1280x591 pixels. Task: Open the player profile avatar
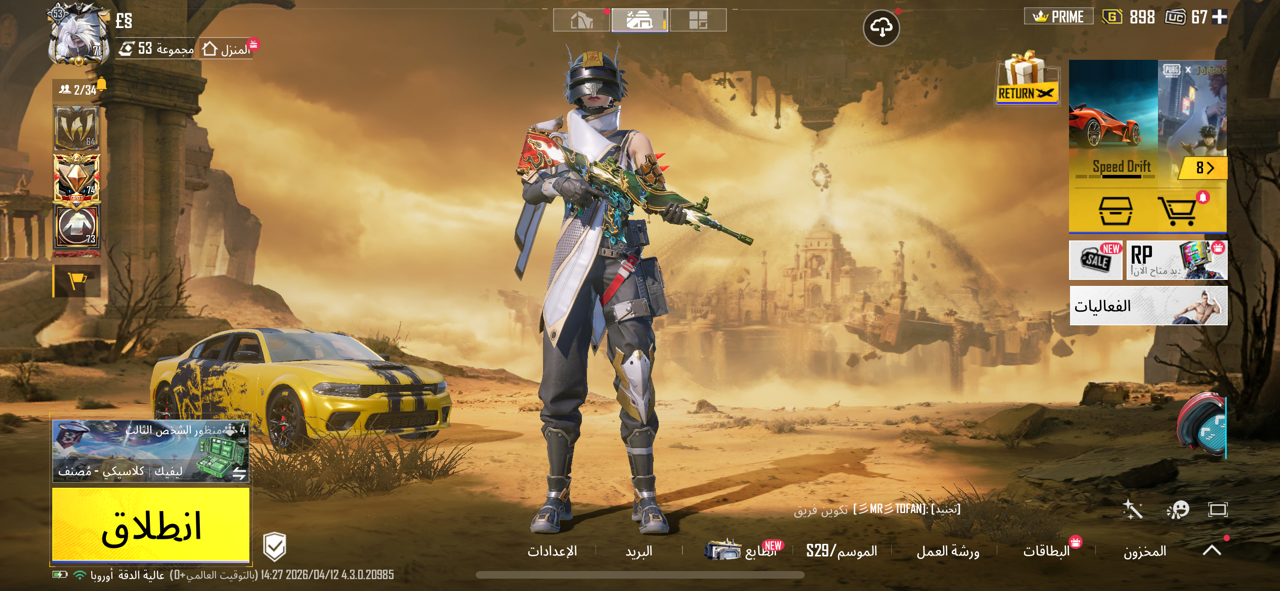click(78, 38)
